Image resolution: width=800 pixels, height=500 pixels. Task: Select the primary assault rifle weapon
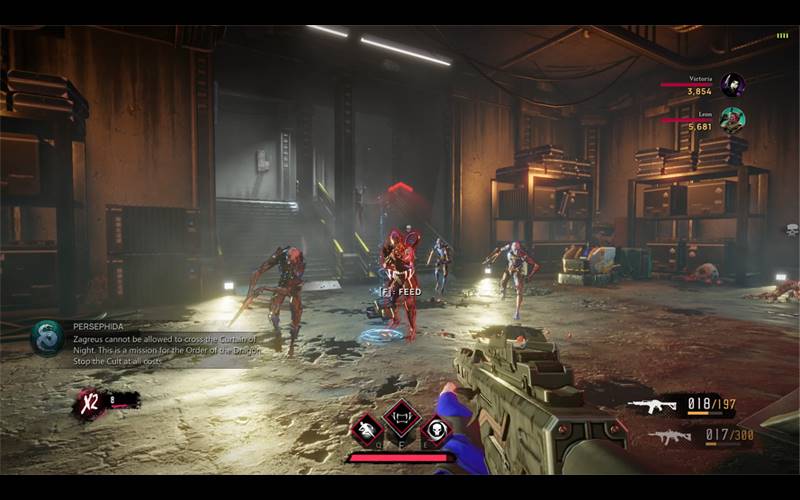(x=651, y=406)
